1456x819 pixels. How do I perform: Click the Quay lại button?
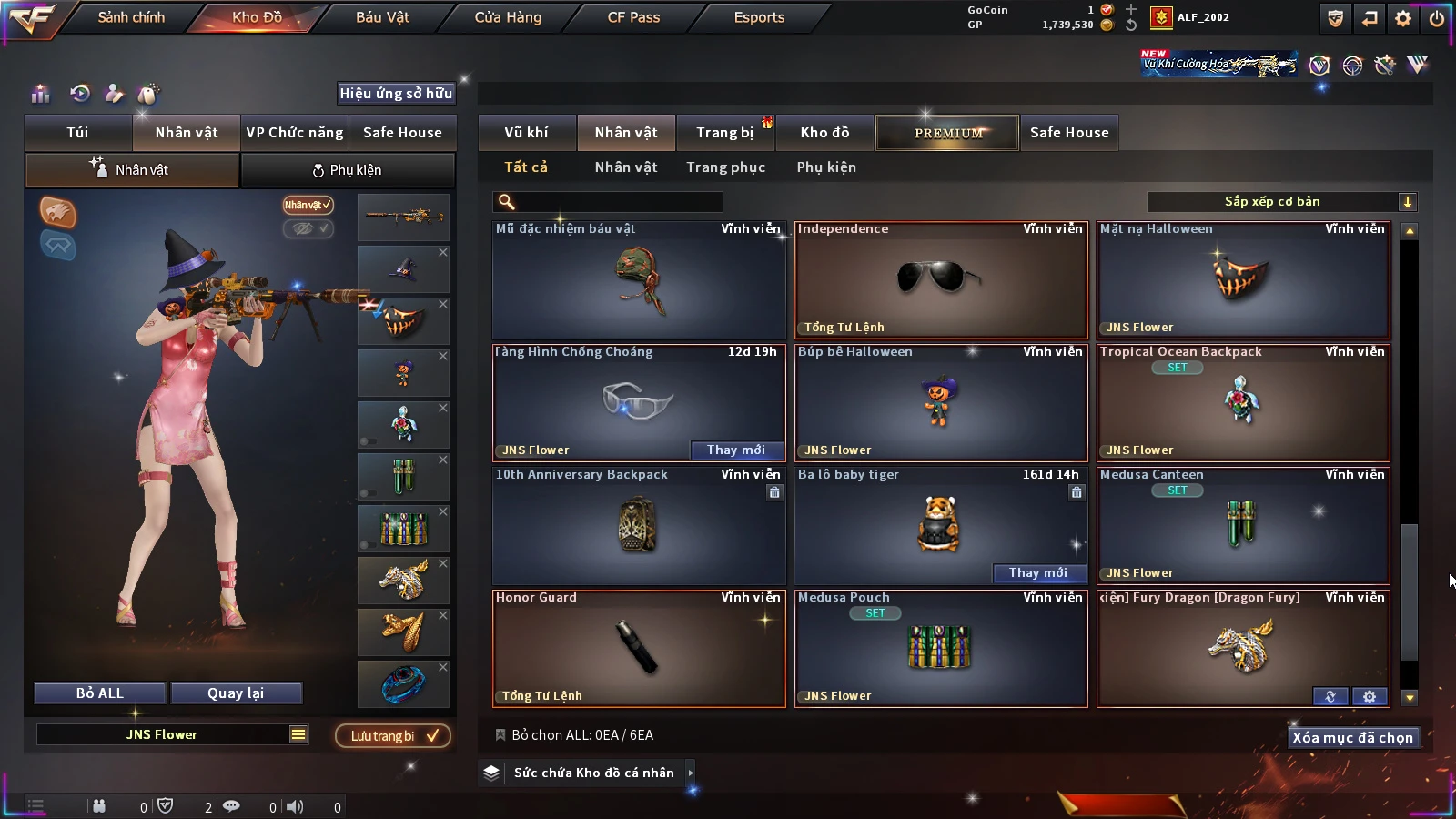click(x=236, y=693)
